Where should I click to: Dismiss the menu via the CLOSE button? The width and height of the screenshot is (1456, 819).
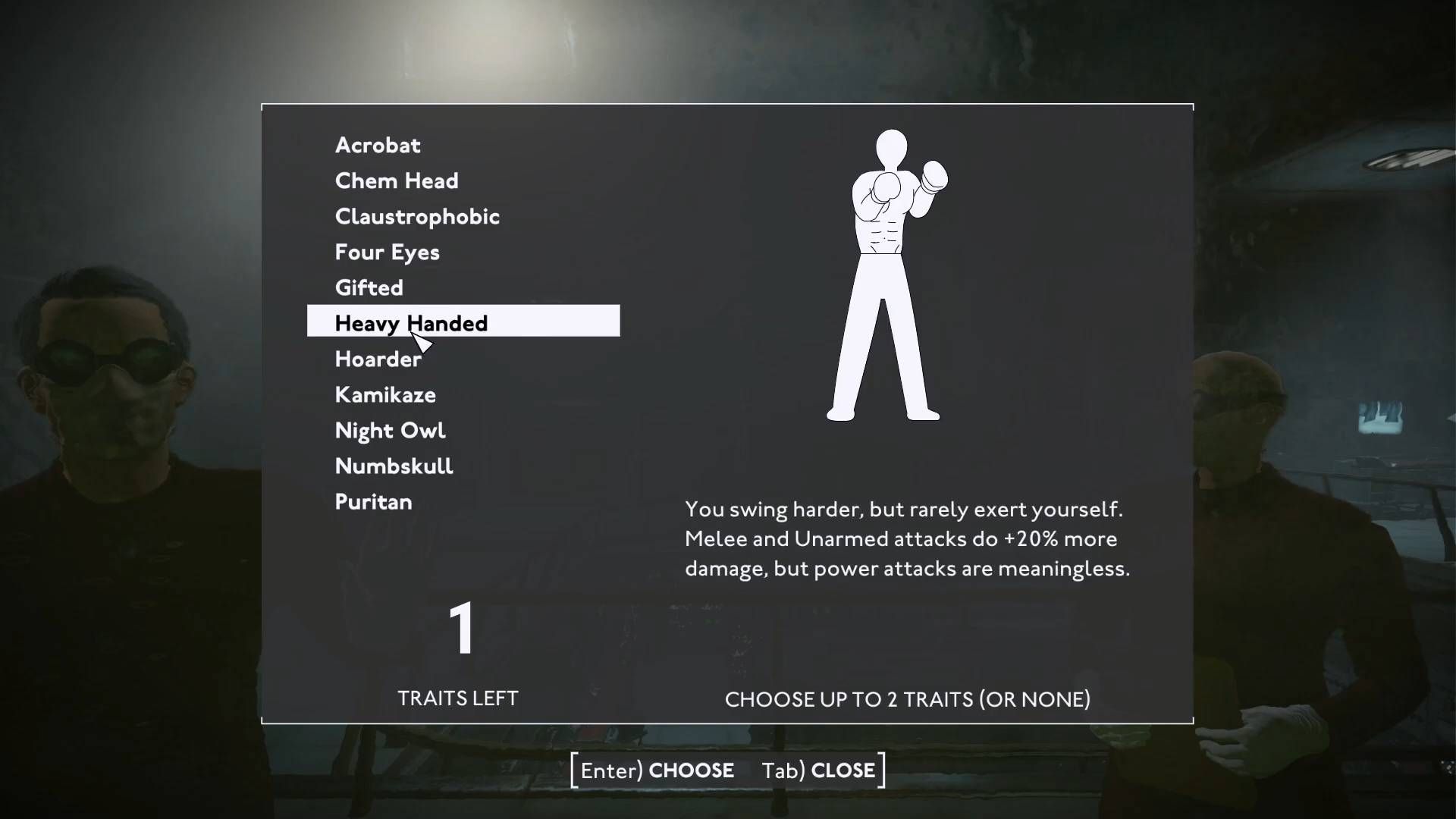pos(844,770)
